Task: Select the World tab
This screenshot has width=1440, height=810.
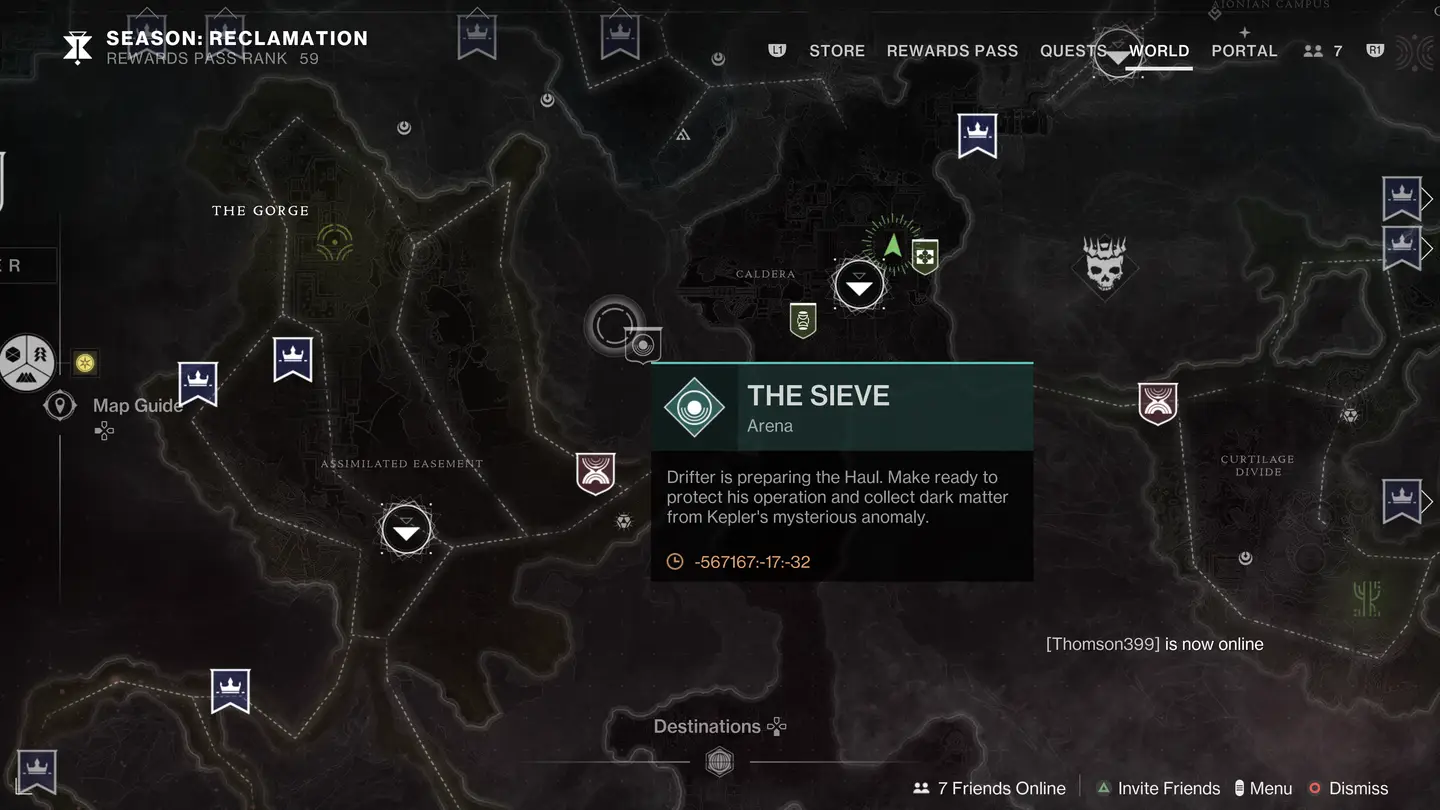Action: pyautogui.click(x=1159, y=51)
